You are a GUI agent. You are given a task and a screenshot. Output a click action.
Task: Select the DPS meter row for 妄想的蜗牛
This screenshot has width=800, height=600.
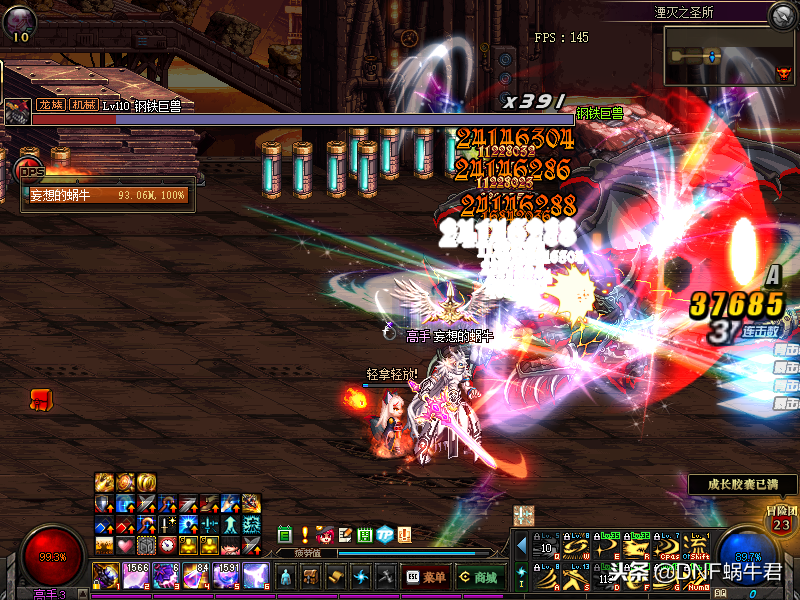click(105, 195)
